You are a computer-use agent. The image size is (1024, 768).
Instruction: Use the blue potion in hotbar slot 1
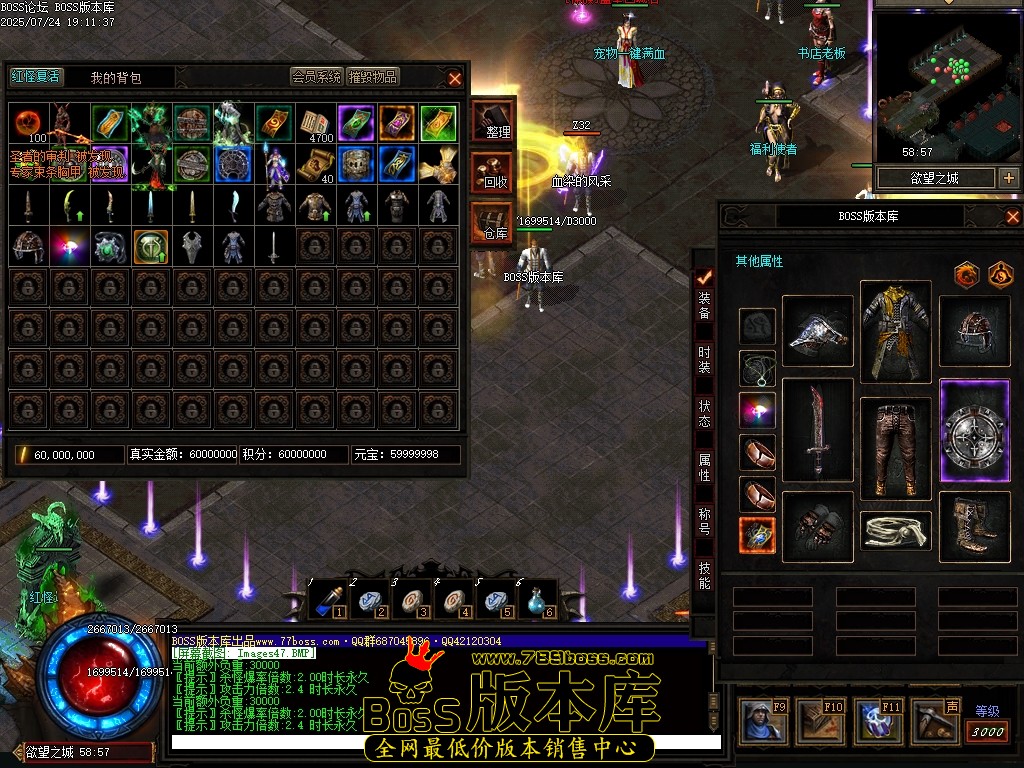(327, 600)
